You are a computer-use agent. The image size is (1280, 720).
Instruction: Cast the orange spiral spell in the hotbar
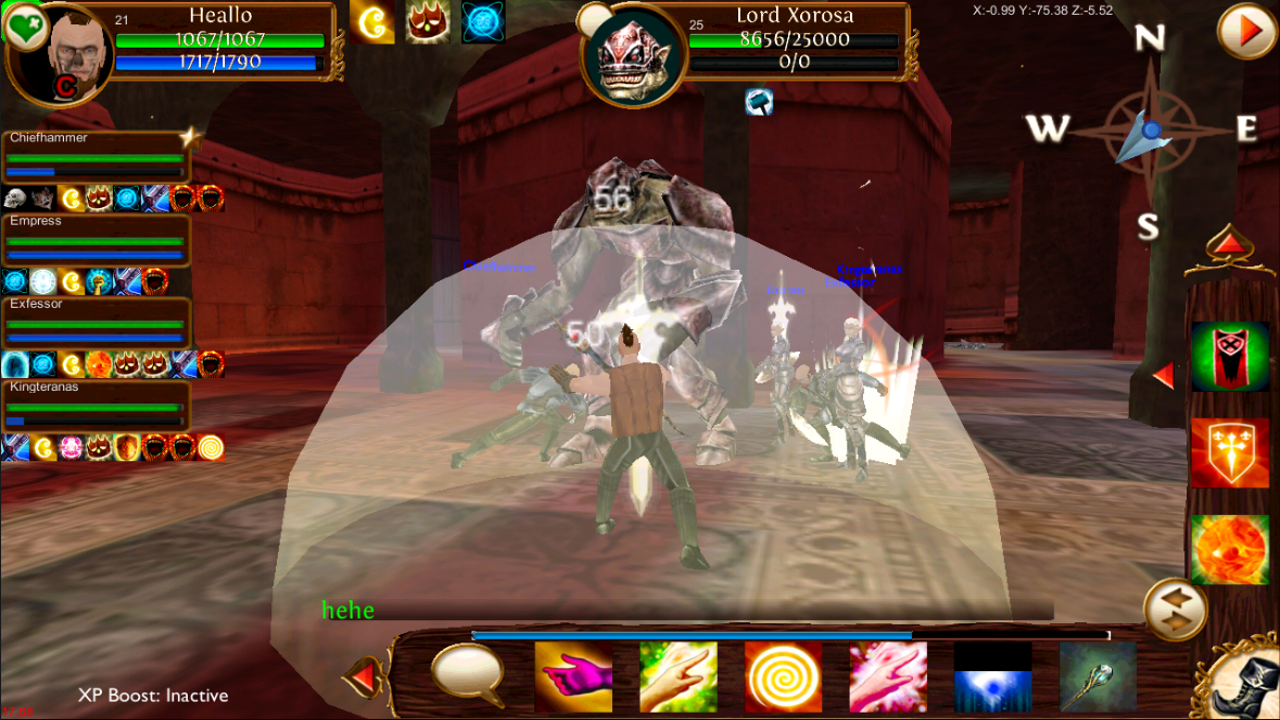(x=784, y=679)
